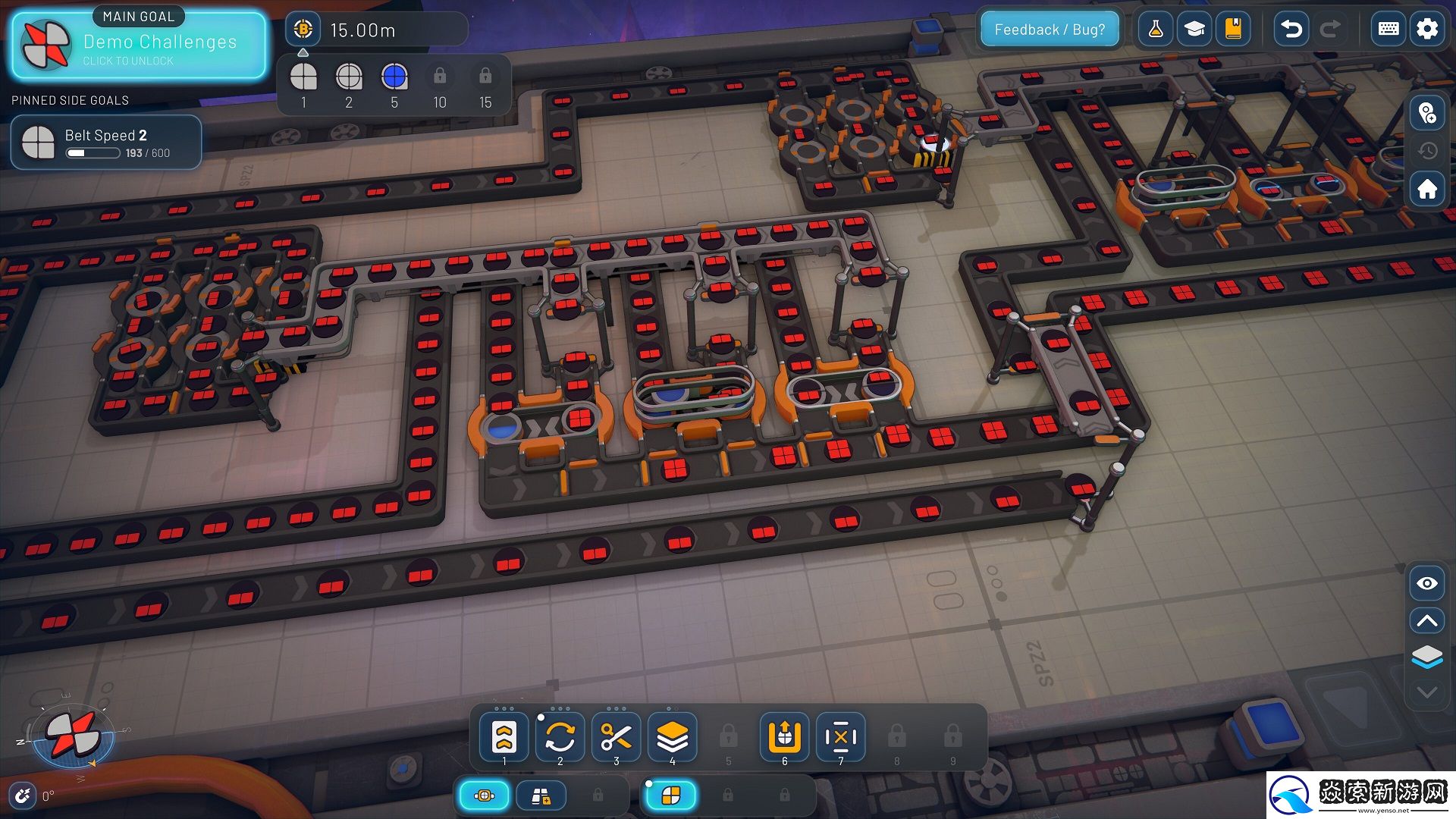Toggle the eye visibility button
The image size is (1456, 819).
click(1427, 583)
